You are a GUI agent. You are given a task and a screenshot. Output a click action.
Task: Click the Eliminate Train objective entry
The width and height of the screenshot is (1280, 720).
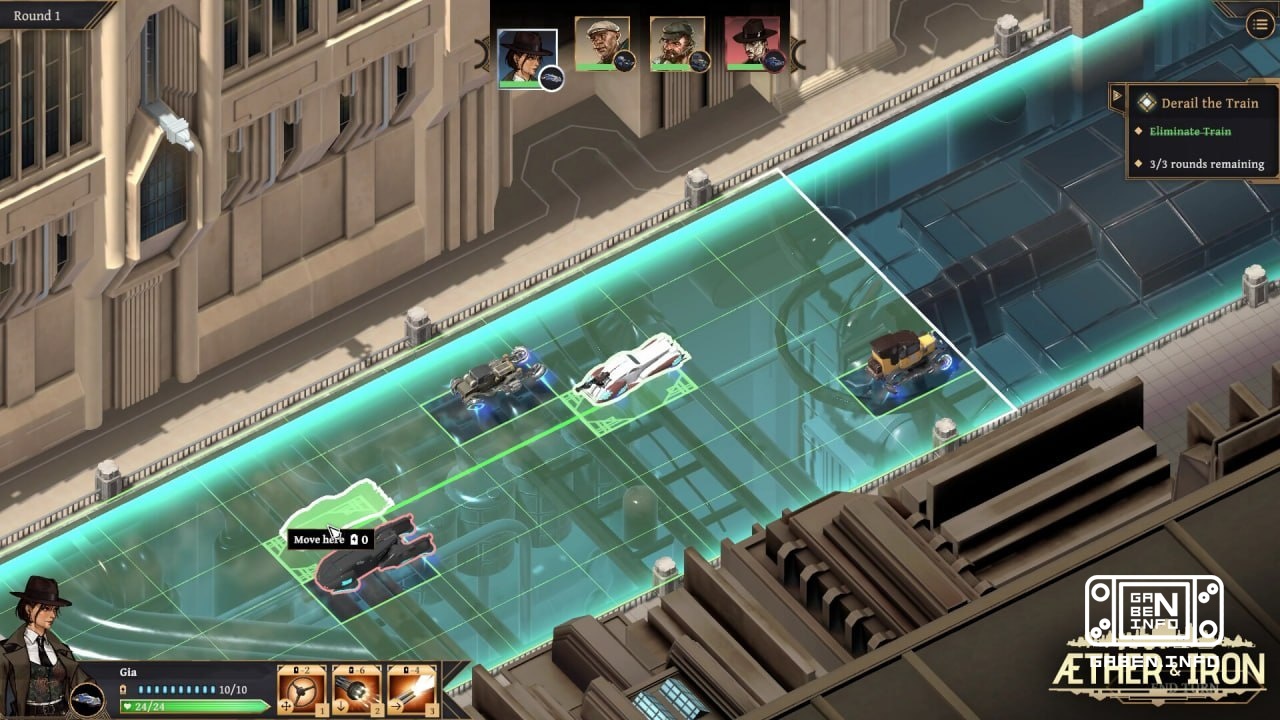pyautogui.click(x=1188, y=131)
